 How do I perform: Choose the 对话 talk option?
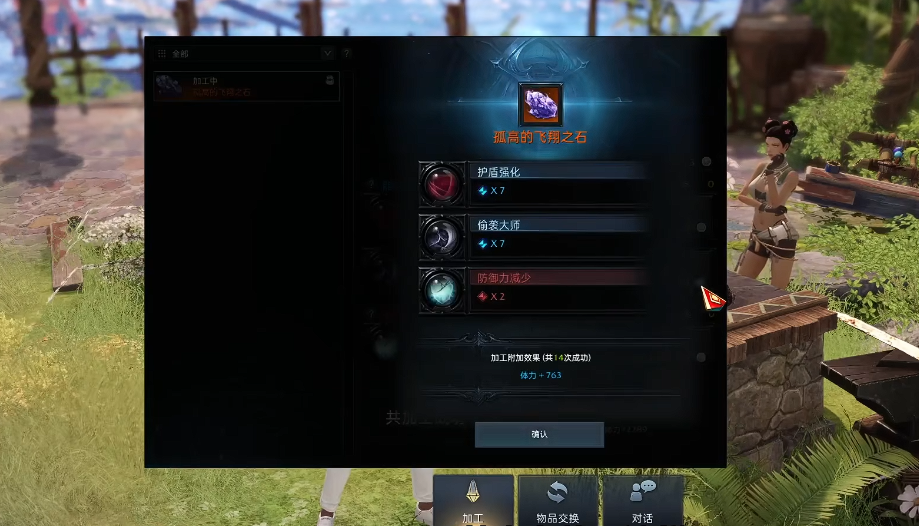(x=642, y=500)
